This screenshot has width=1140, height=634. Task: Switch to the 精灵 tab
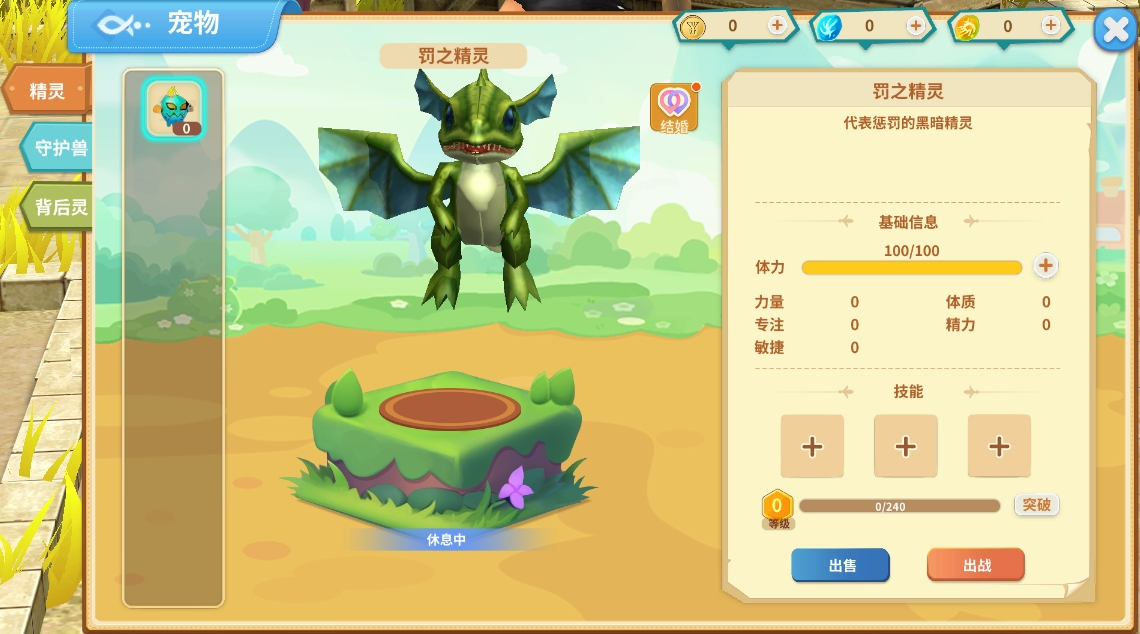pyautogui.click(x=46, y=91)
